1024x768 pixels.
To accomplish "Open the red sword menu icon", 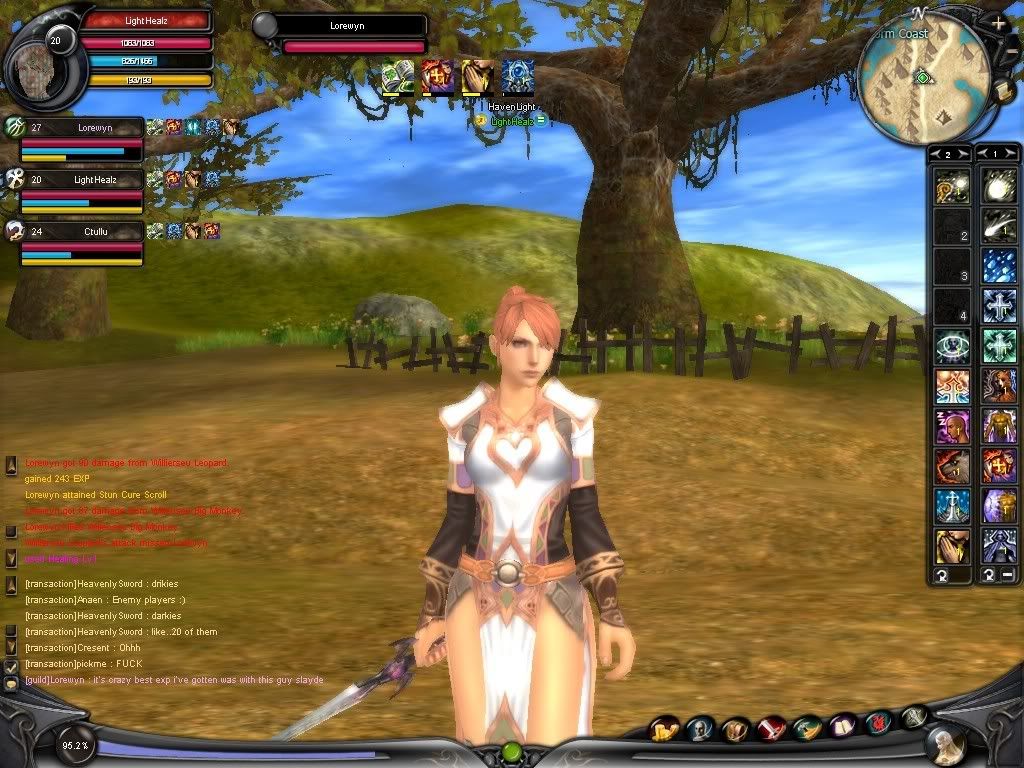I will [x=771, y=729].
